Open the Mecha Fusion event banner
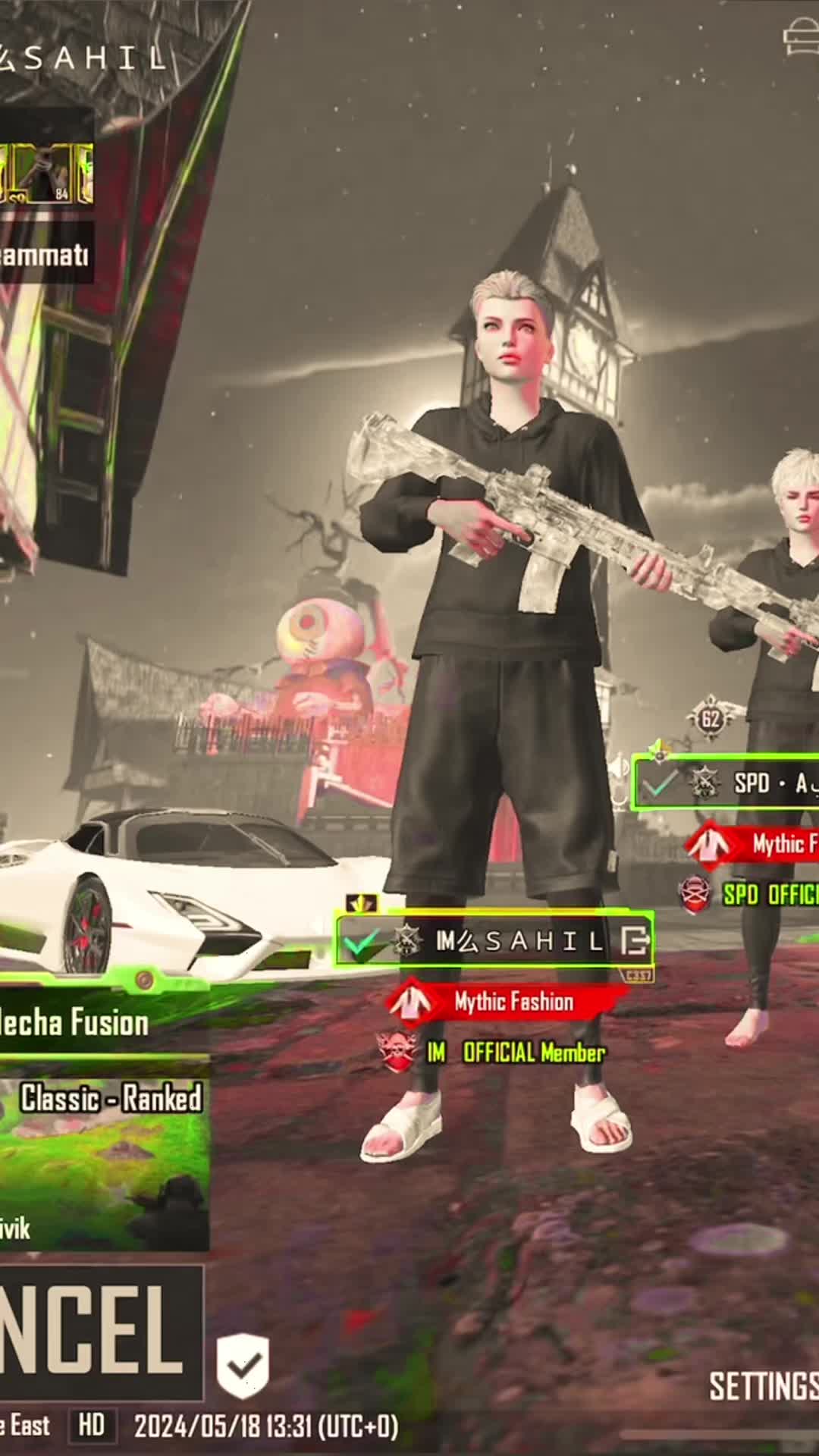 [x=76, y=1022]
